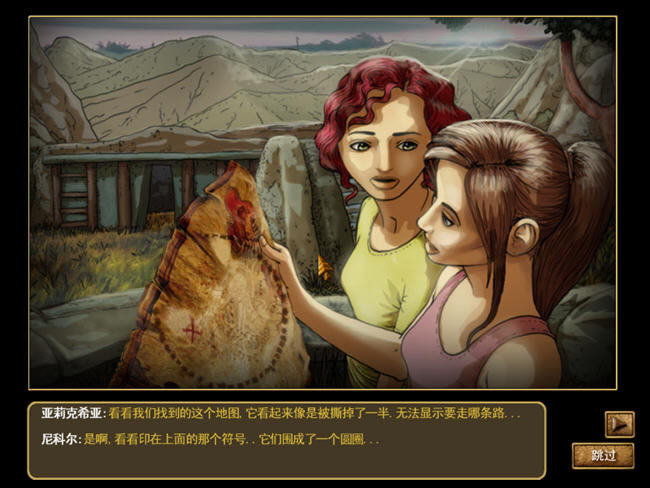Skip the cutscene with 跳过 button

tap(603, 455)
